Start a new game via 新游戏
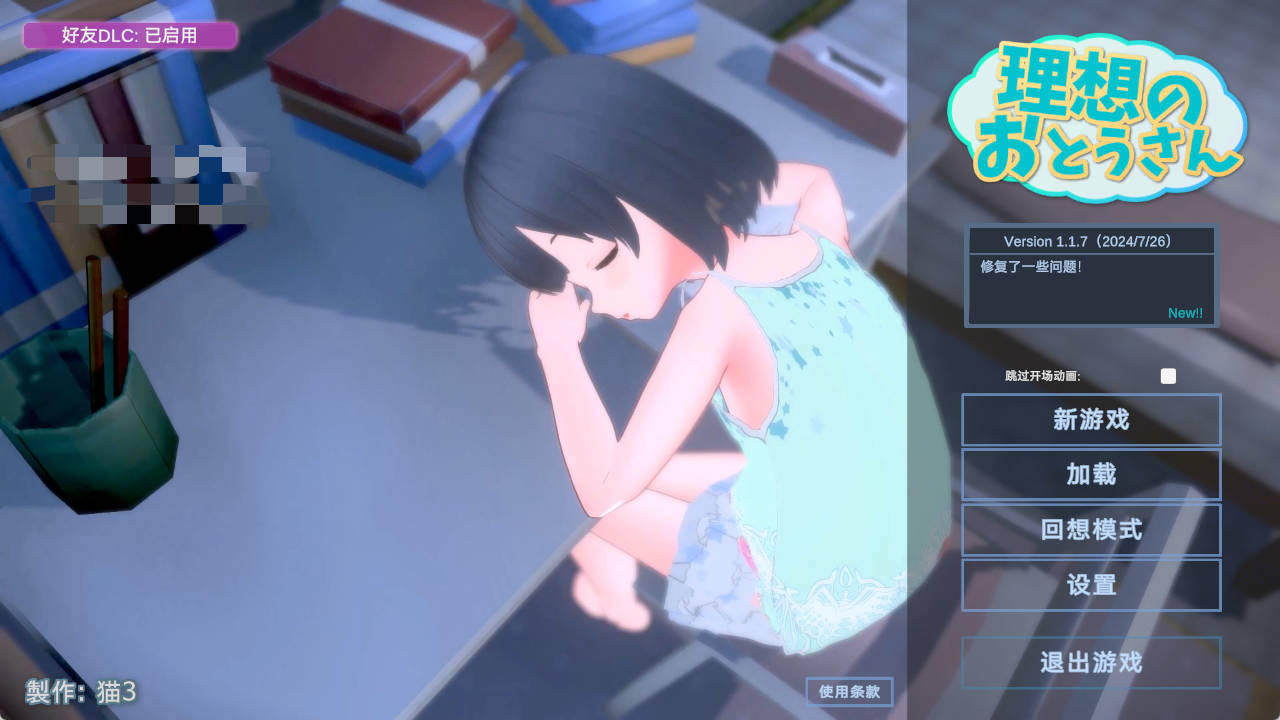This screenshot has height=720, width=1280. coord(1090,420)
